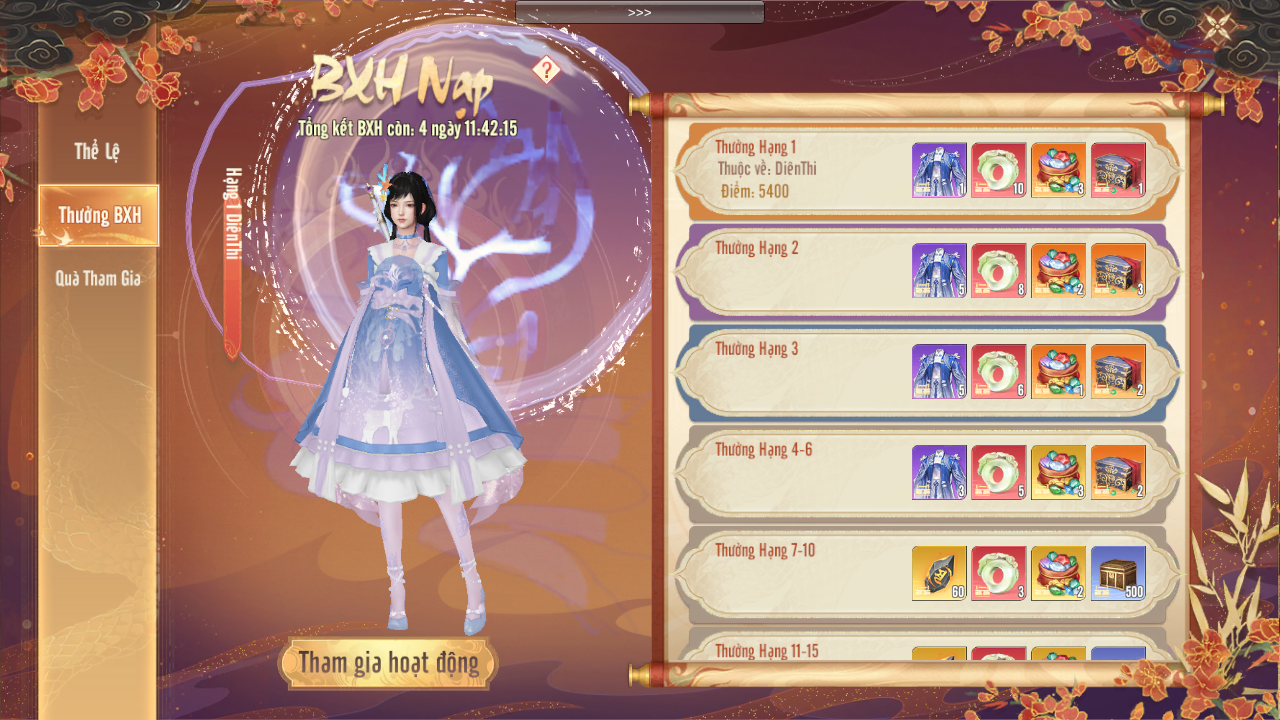View the Hạng 1 gem pouch reward
Screen dimensions: 1280x720
(1059, 170)
